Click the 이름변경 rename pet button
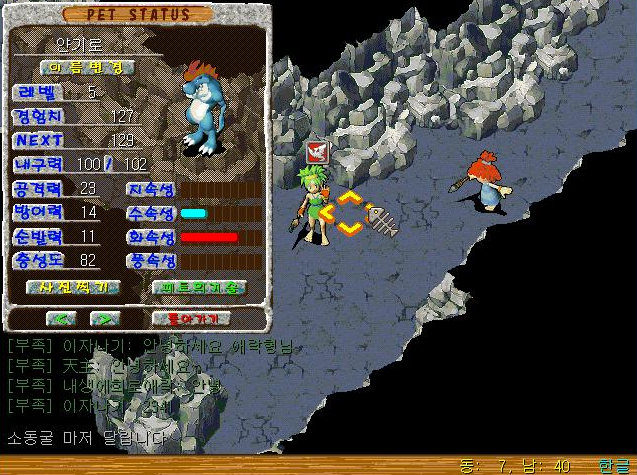This screenshot has height=475, width=637. pyautogui.click(x=88, y=67)
